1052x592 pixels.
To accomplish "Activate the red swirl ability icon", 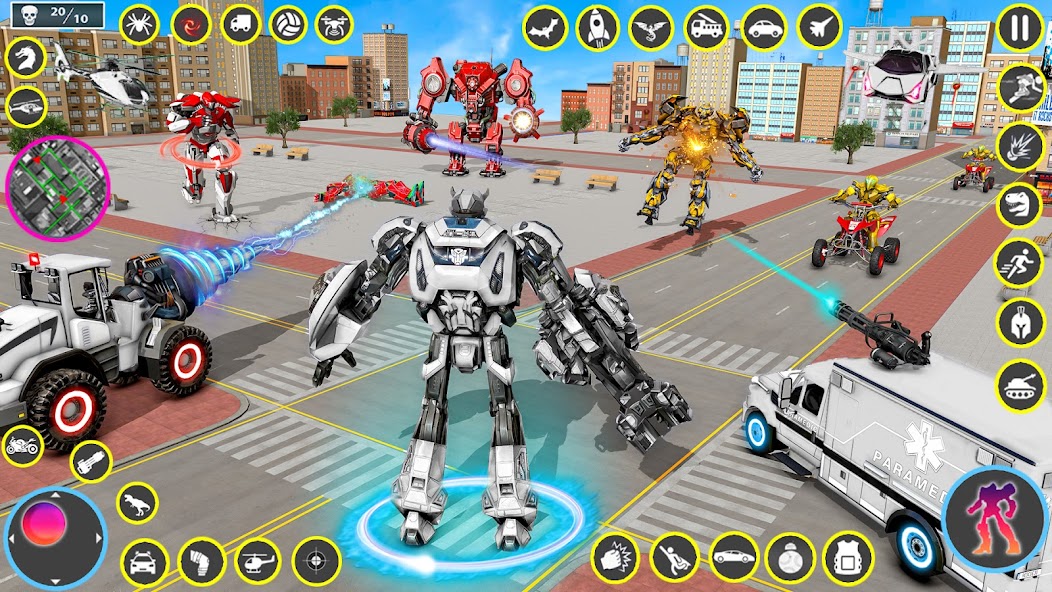I will point(189,24).
